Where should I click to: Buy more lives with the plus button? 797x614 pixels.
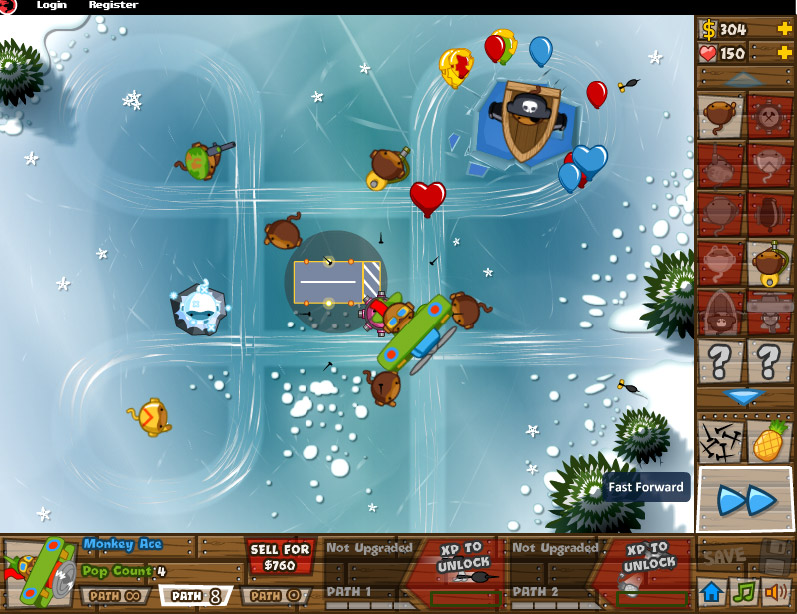[x=784, y=52]
